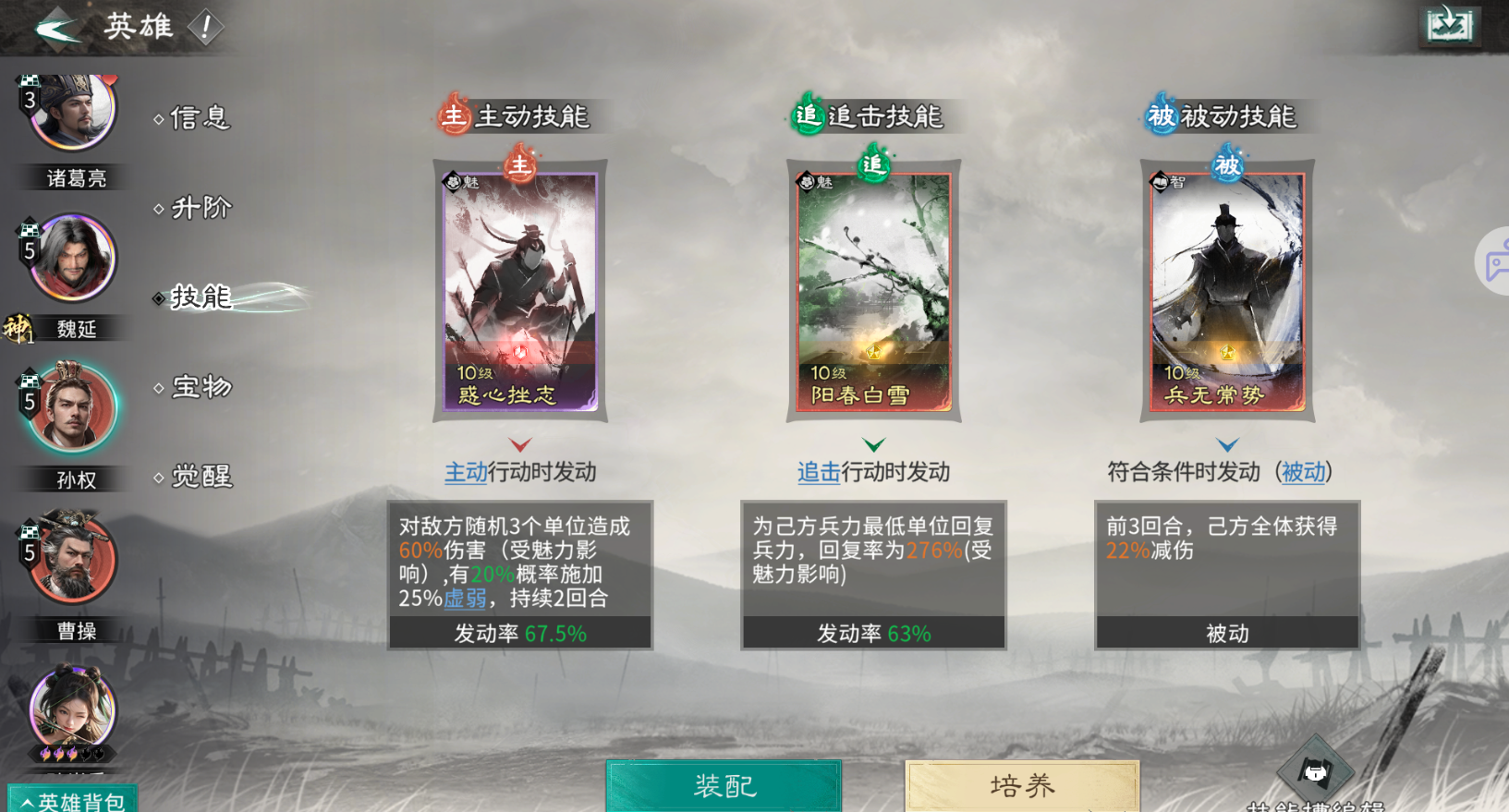Click the exclamation badge next to 英雄

click(205, 26)
